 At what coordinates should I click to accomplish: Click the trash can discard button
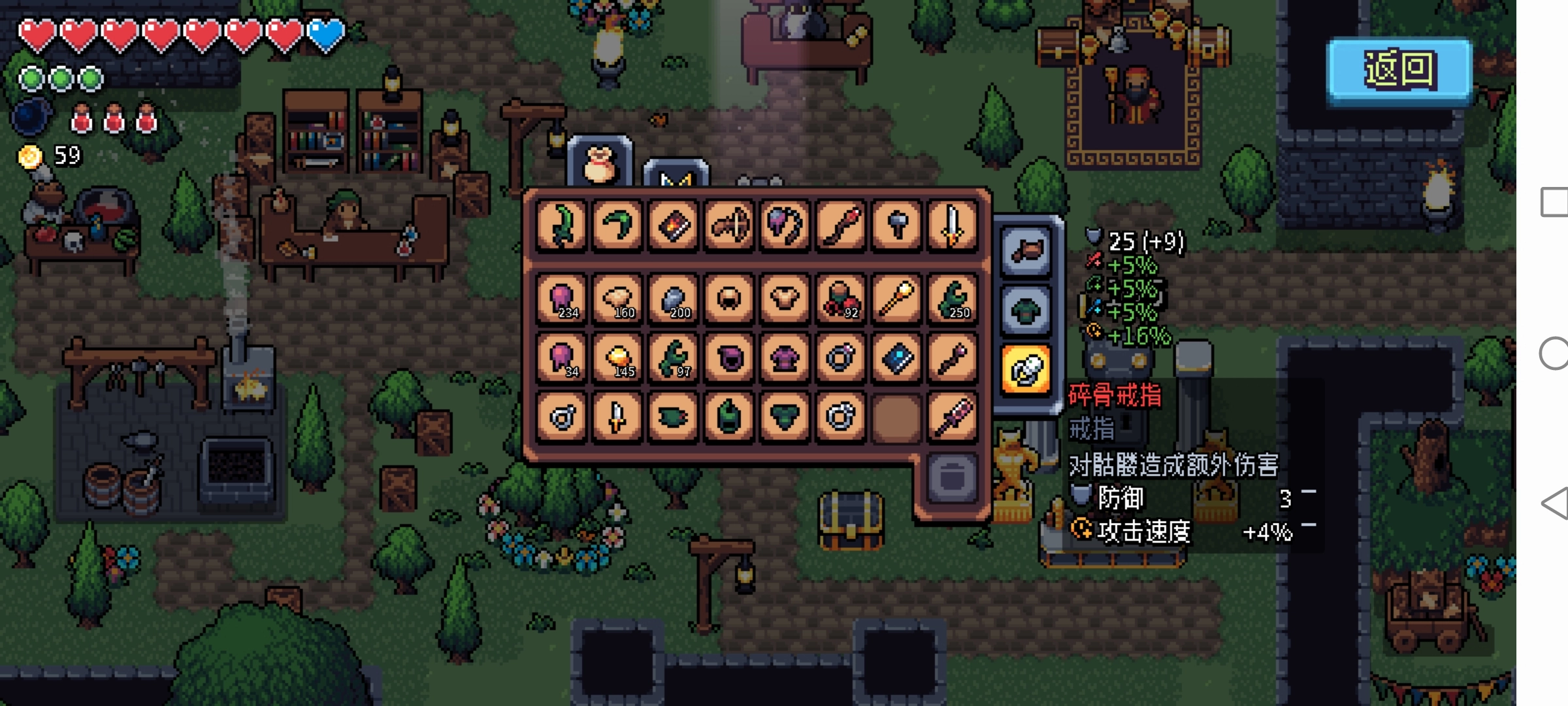(x=952, y=477)
